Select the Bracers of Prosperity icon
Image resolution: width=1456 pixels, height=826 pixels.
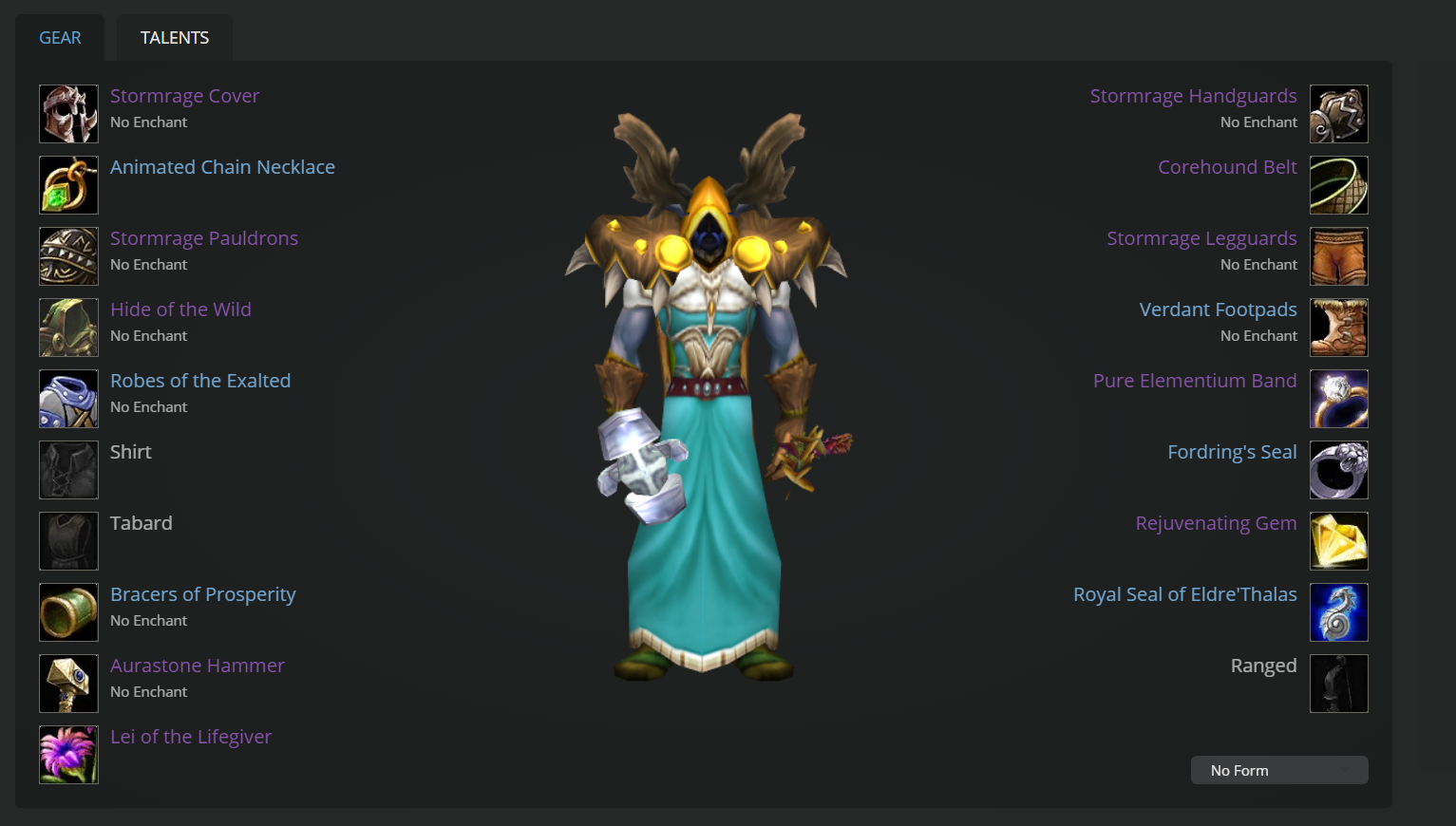click(x=67, y=611)
